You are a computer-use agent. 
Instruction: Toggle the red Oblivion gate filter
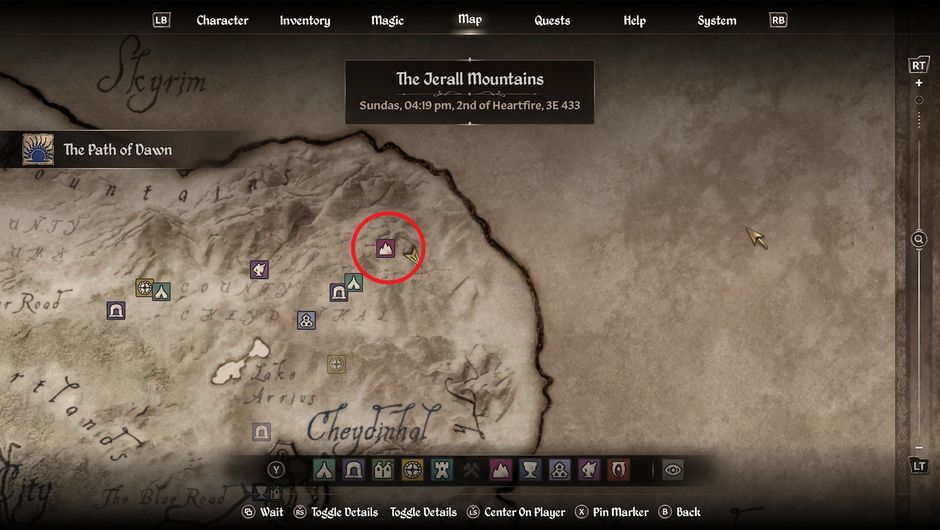[620, 470]
